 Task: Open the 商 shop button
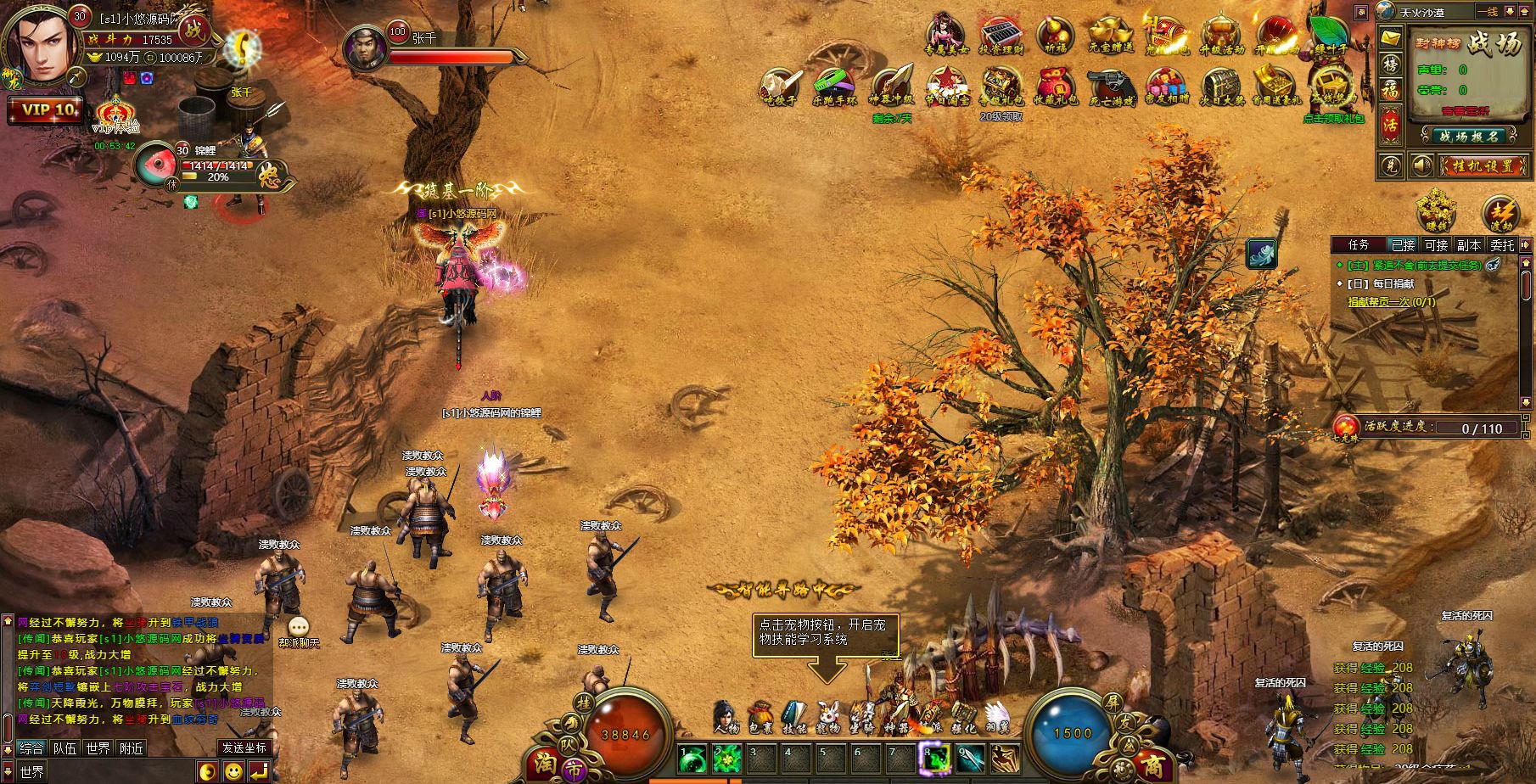point(1152,765)
